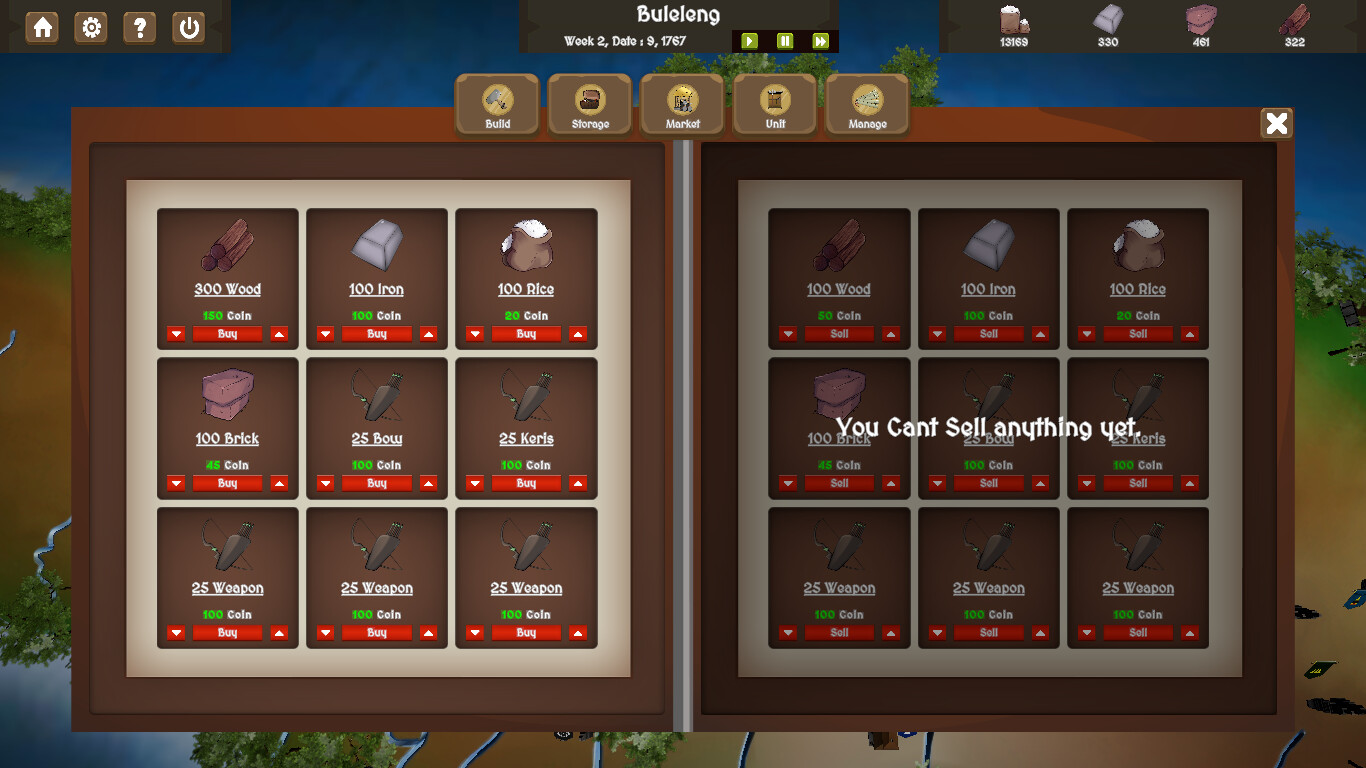
Task: Sell 100 Wood for 50 coin
Action: click(838, 334)
